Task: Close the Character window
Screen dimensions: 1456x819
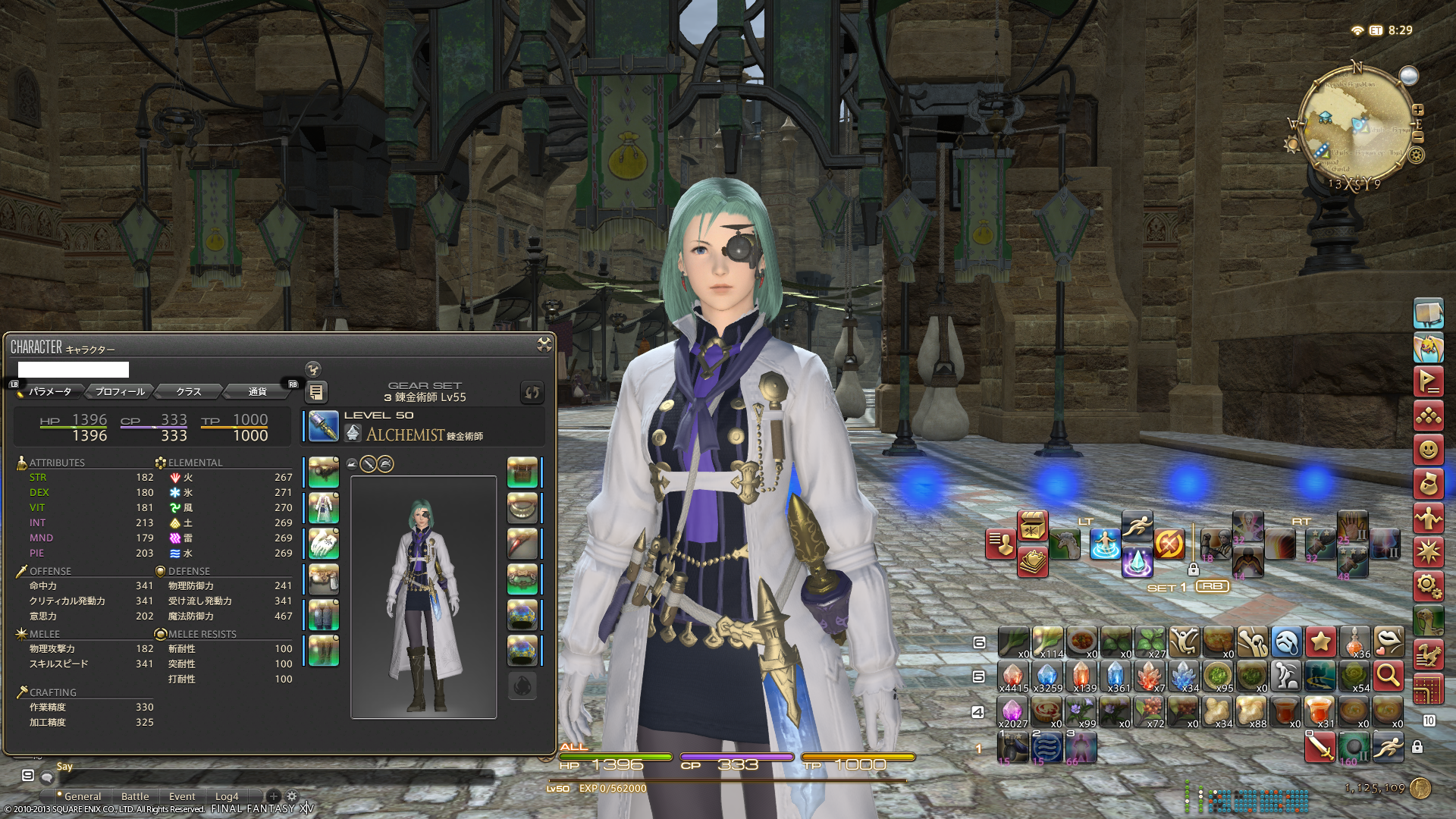Action: coord(544,345)
